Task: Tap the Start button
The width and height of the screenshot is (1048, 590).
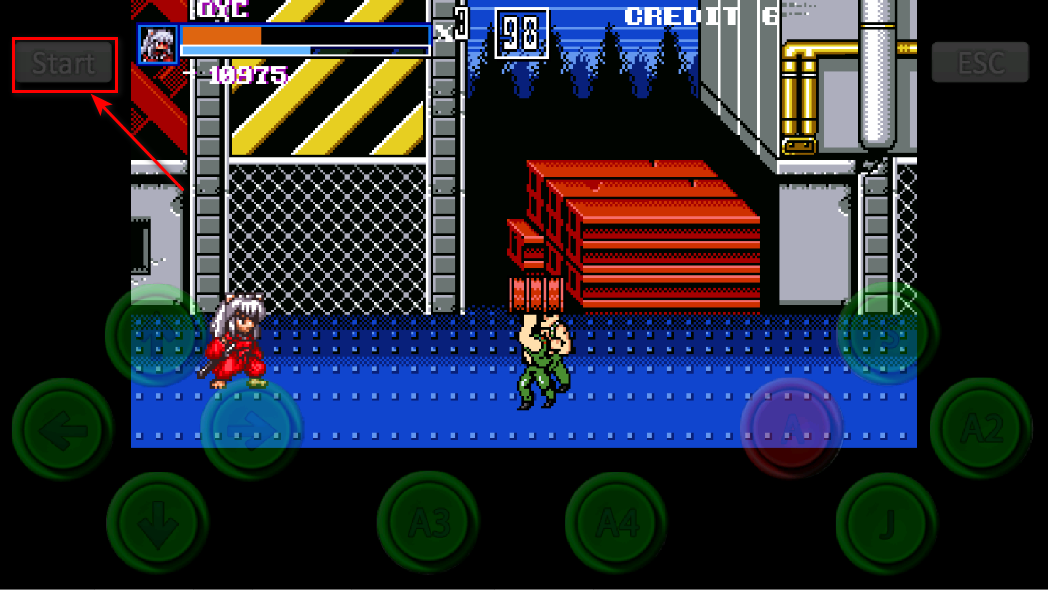Action: click(64, 64)
